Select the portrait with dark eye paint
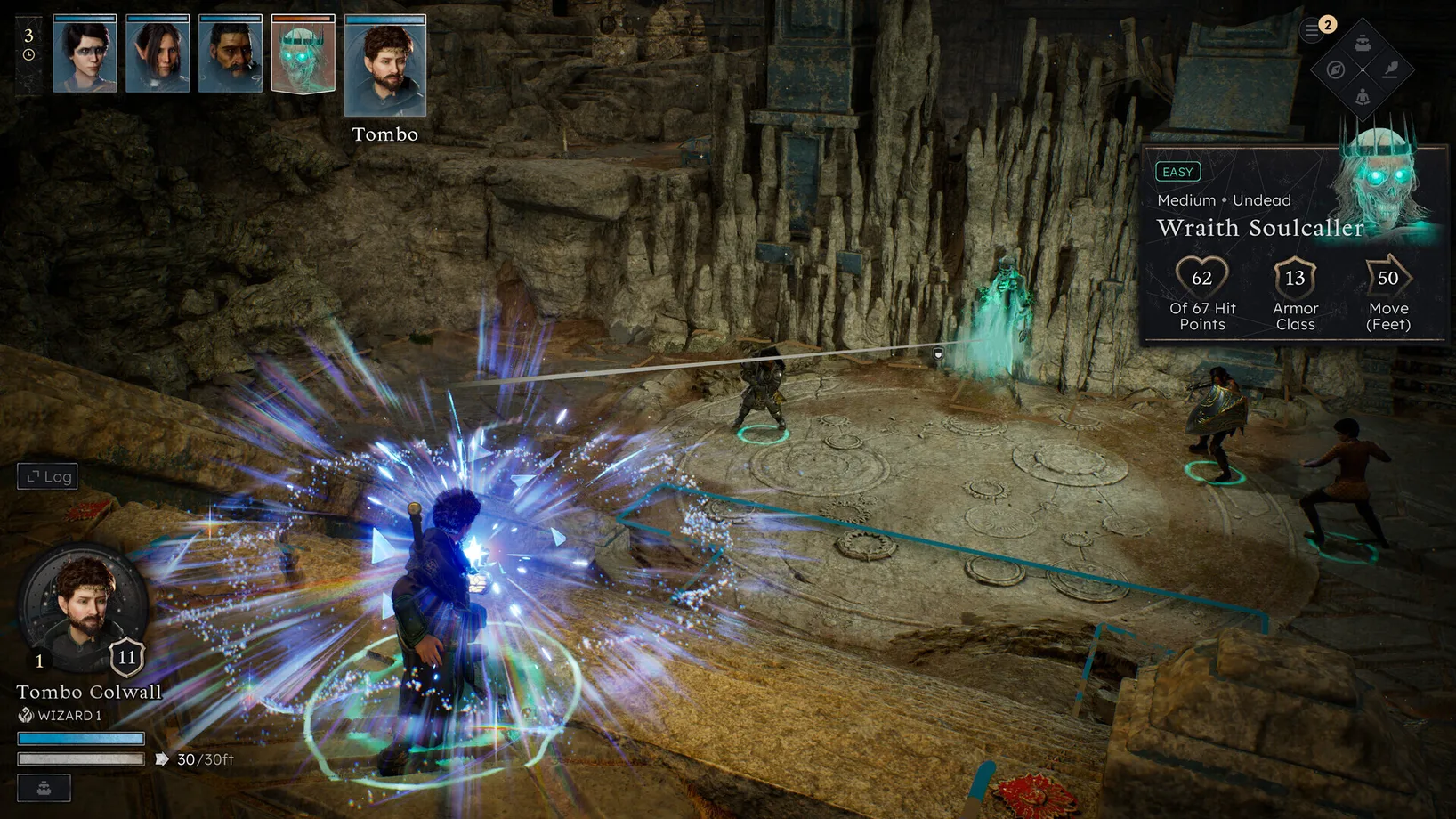Viewport: 1456px width, 819px height. (85, 54)
